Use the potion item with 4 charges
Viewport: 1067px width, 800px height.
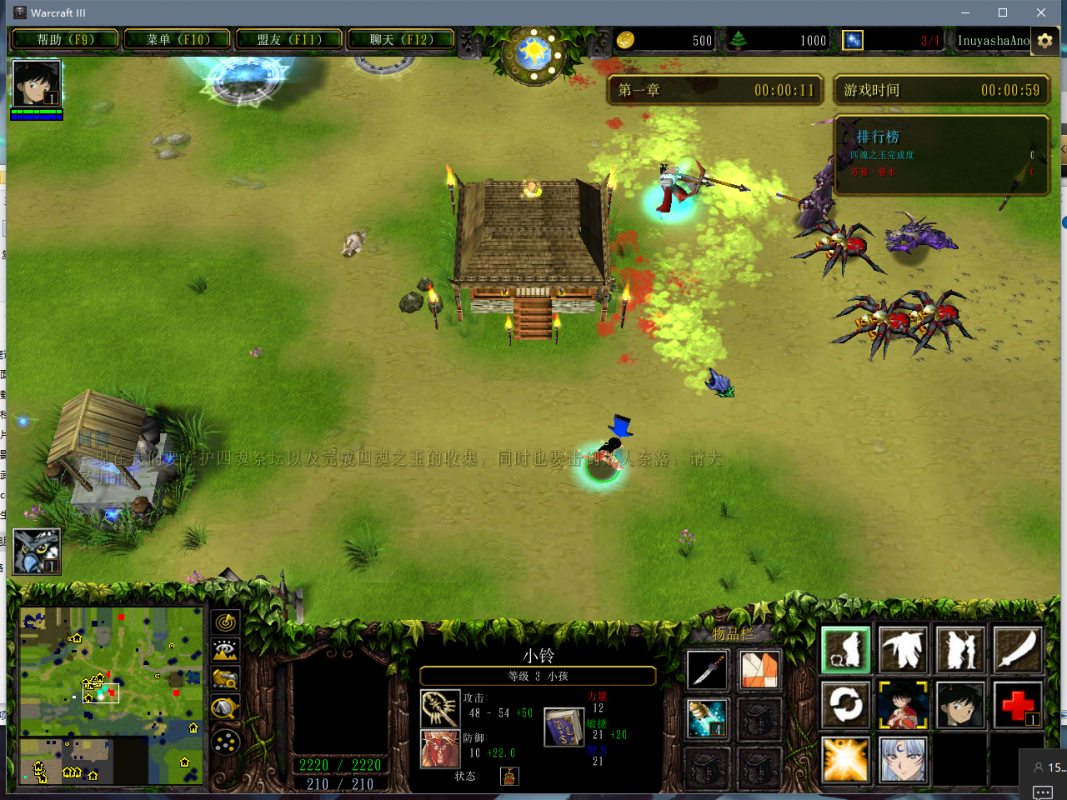(707, 718)
